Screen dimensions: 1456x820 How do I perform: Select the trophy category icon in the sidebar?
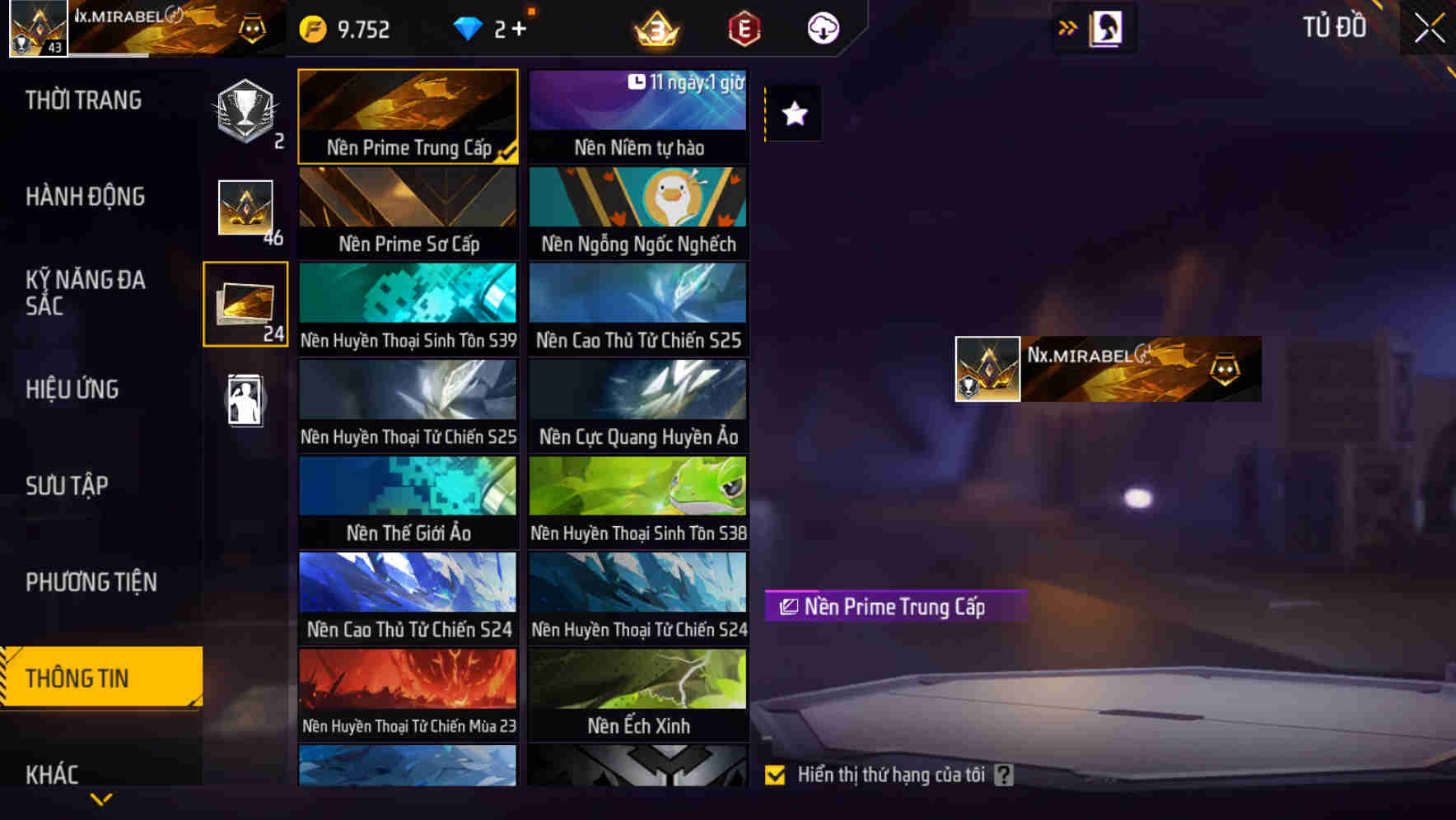pyautogui.click(x=243, y=115)
